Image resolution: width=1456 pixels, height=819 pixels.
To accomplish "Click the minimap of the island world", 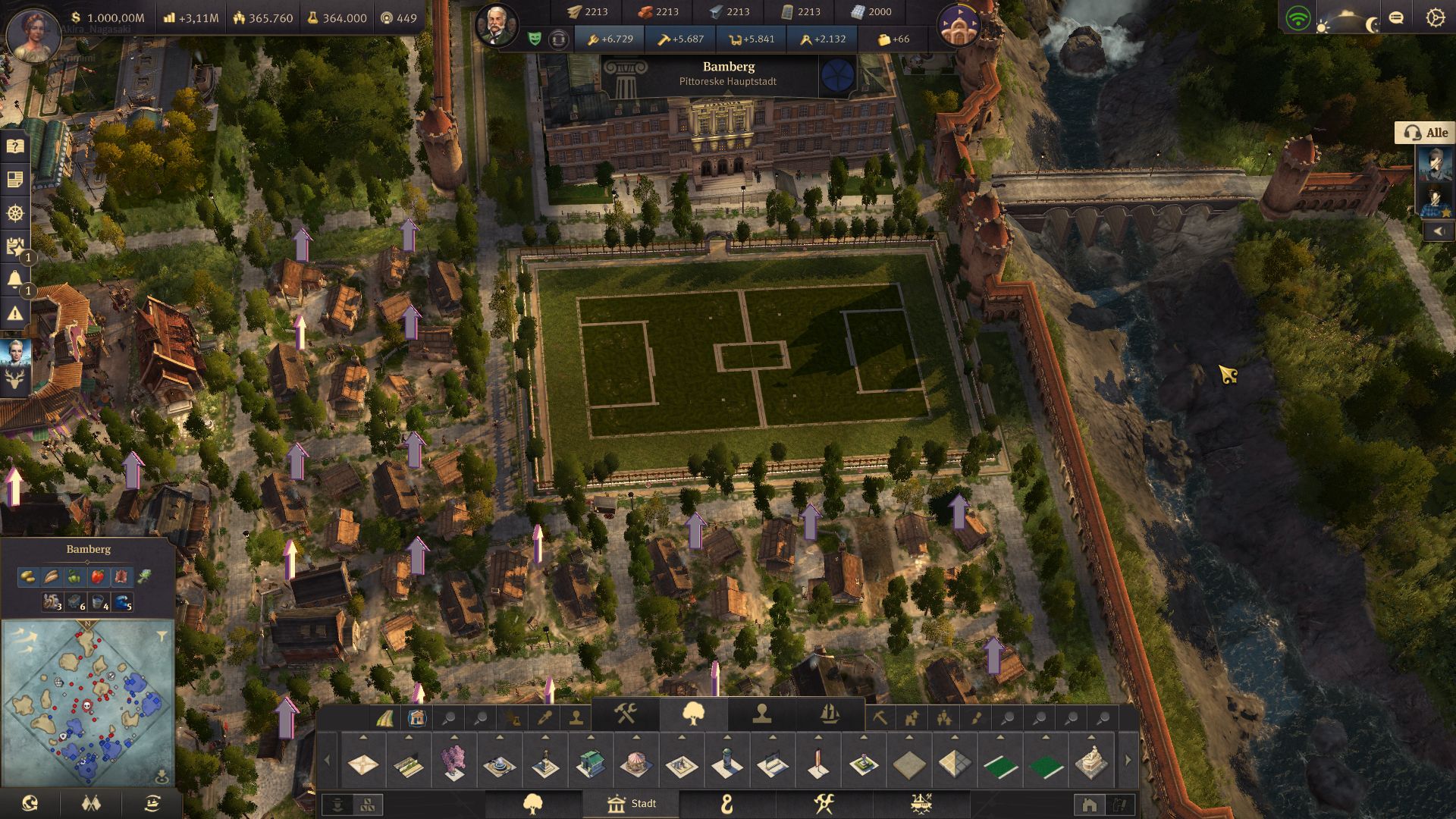I will [x=87, y=701].
